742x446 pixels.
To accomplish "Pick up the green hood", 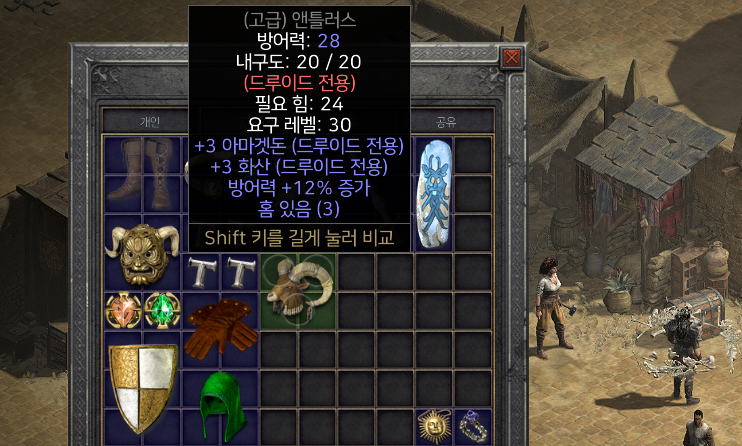I will click(x=218, y=405).
